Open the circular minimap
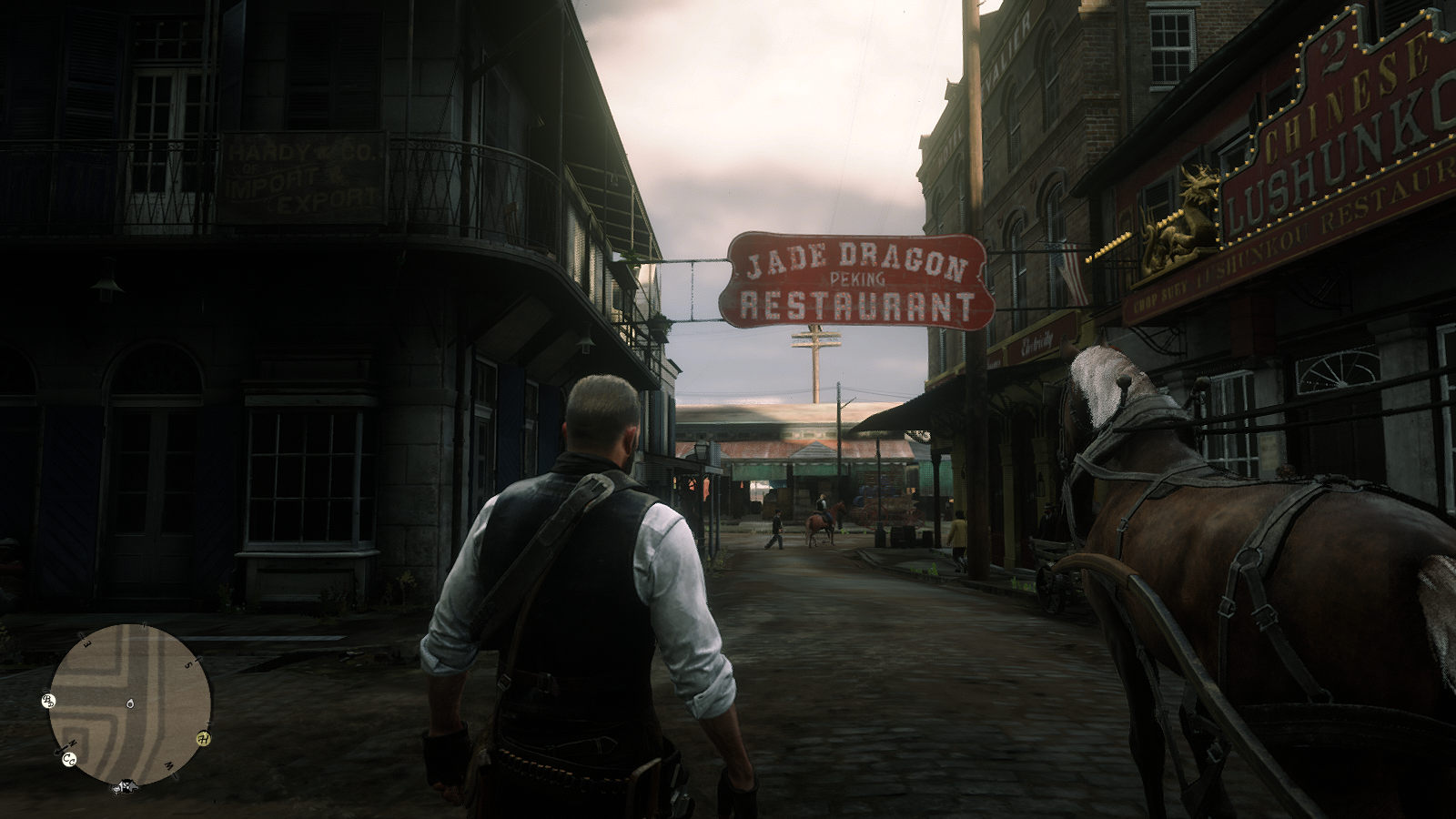1456x819 pixels. [130, 704]
